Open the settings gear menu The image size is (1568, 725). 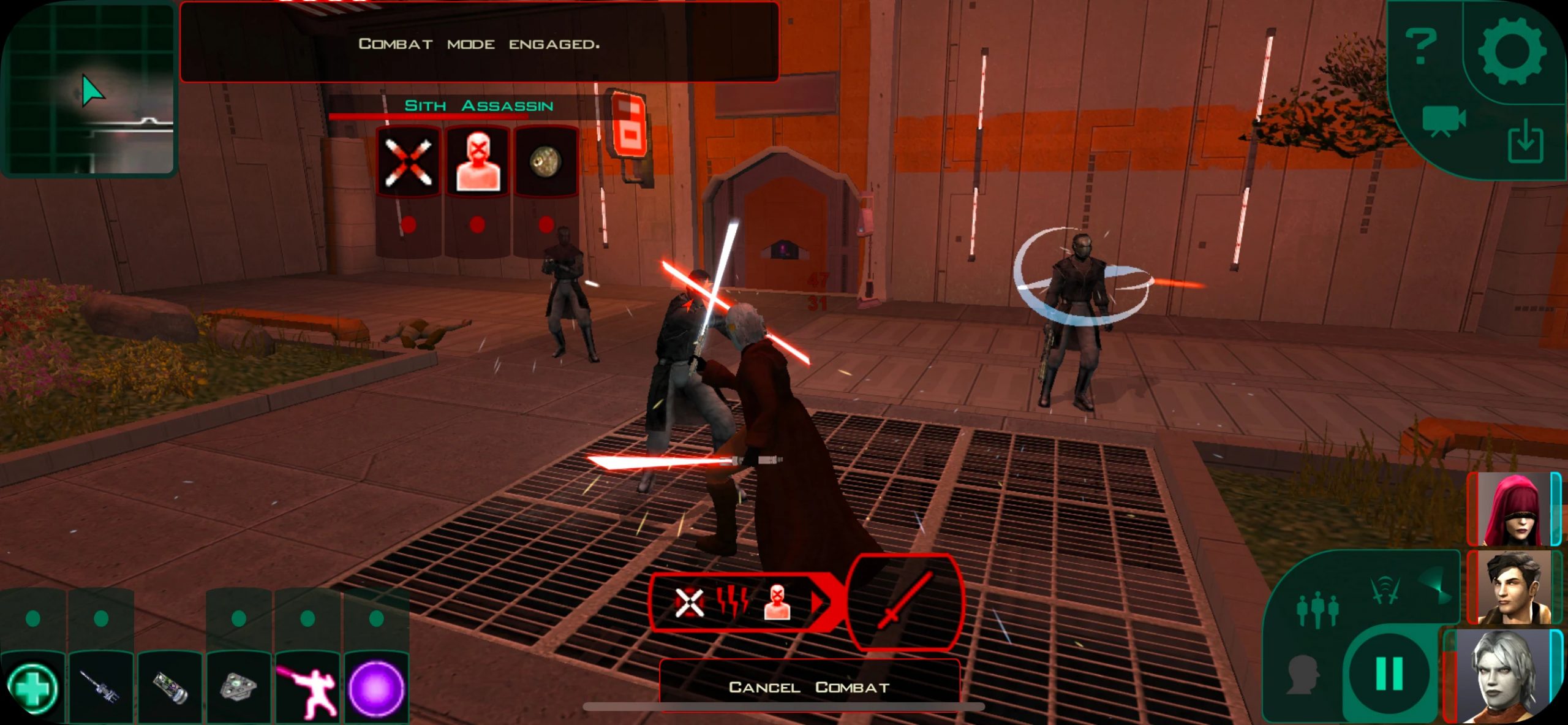pyautogui.click(x=1512, y=51)
